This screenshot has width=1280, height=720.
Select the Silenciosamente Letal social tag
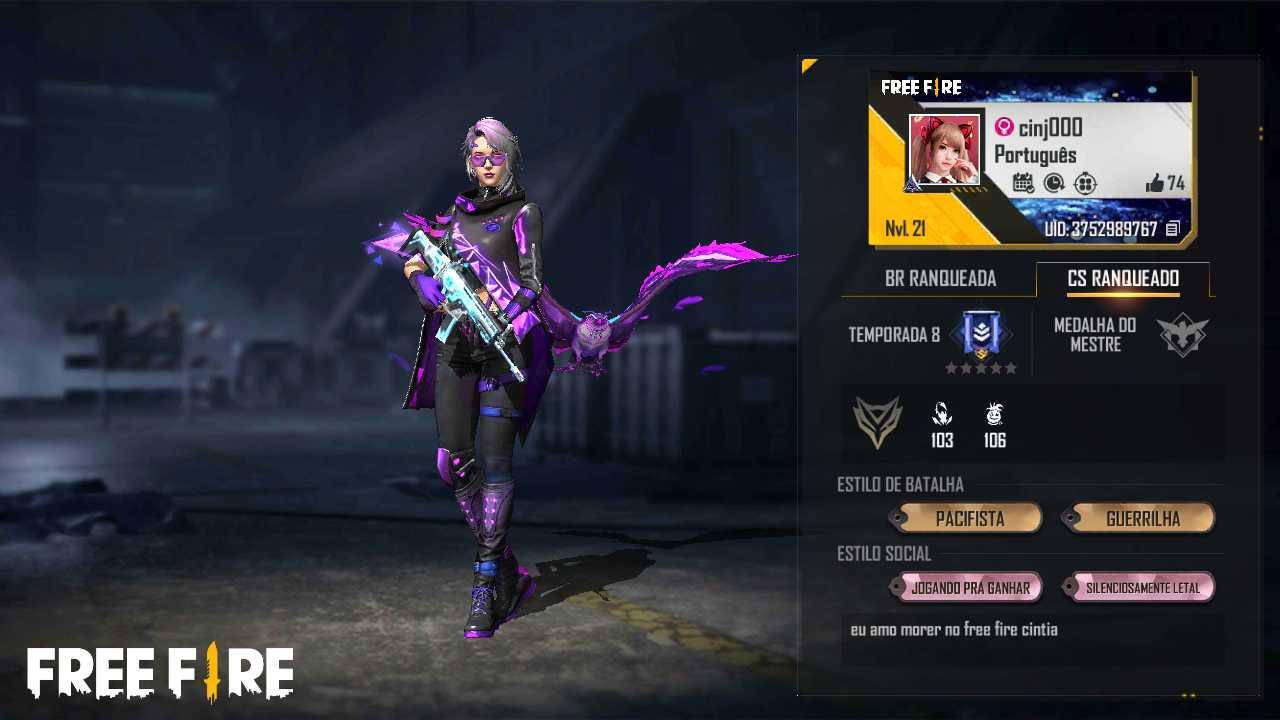coord(1141,588)
